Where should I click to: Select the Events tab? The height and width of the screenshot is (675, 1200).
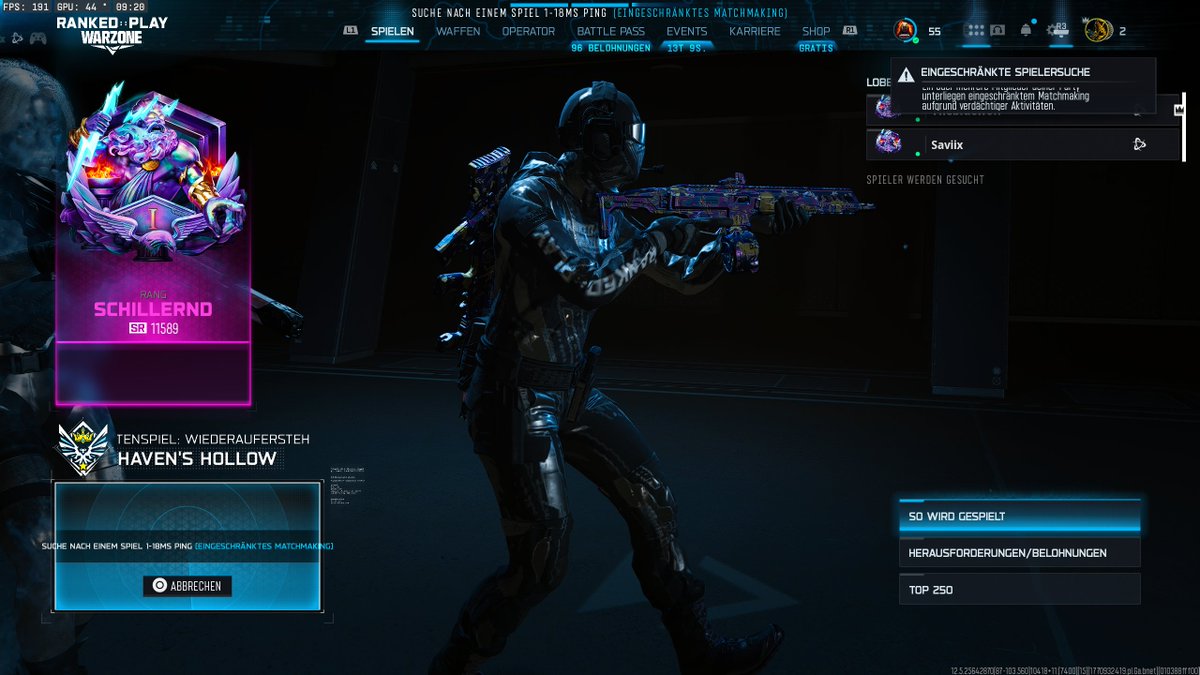click(687, 31)
